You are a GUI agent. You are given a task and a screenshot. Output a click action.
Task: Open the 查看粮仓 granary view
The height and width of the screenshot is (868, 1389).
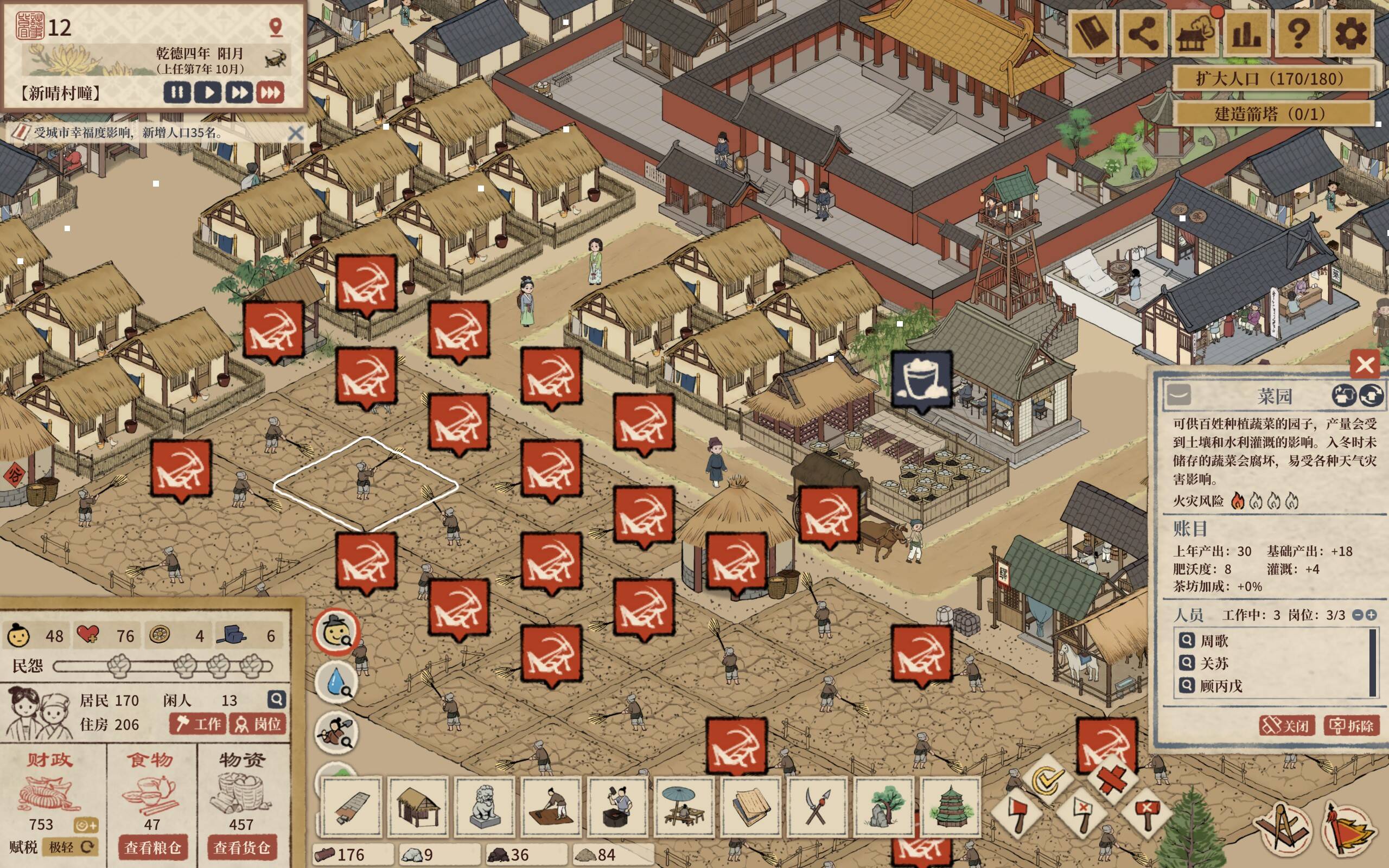point(152,847)
